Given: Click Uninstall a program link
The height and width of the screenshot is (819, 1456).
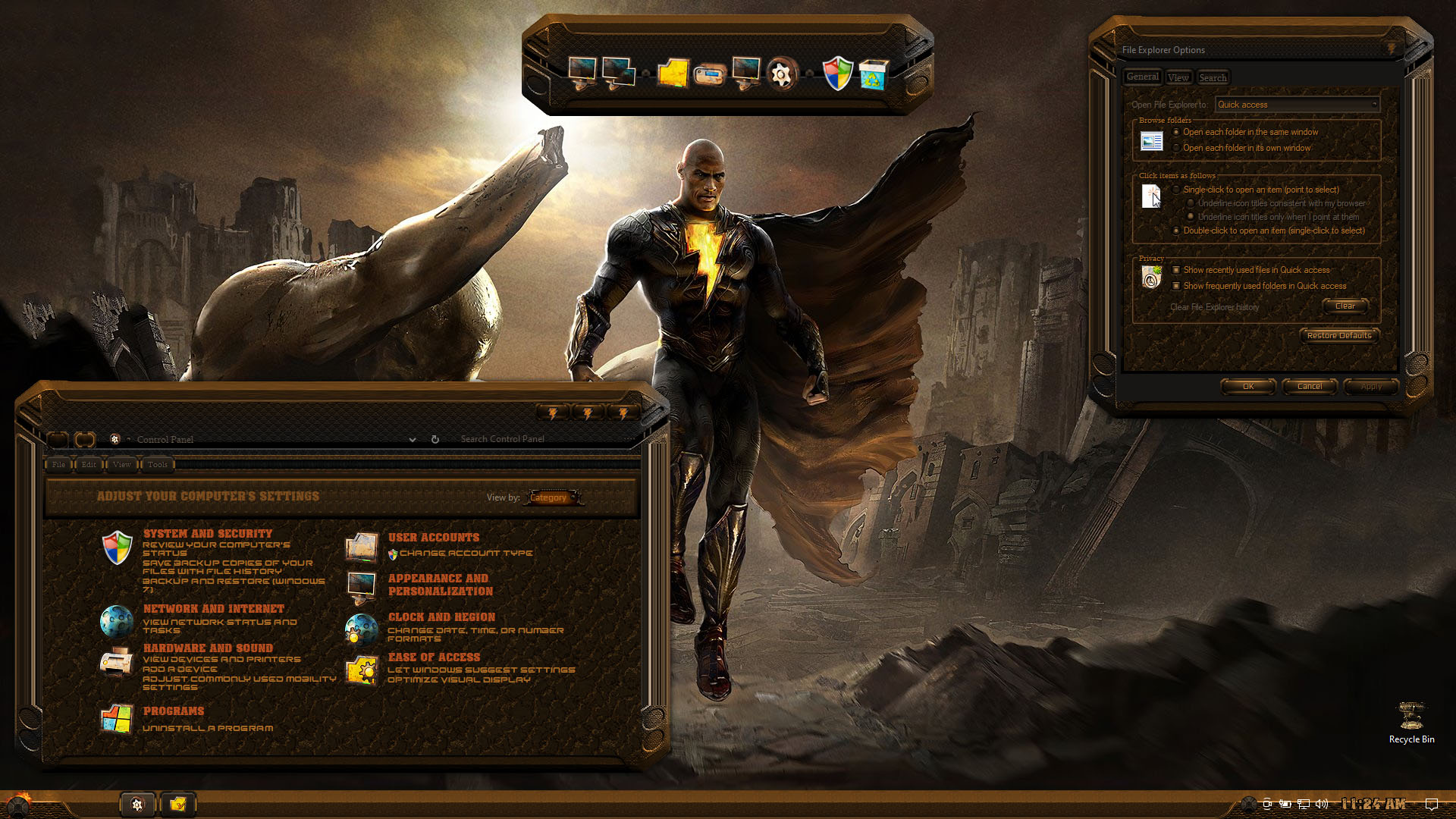Looking at the screenshot, I should pos(208,728).
